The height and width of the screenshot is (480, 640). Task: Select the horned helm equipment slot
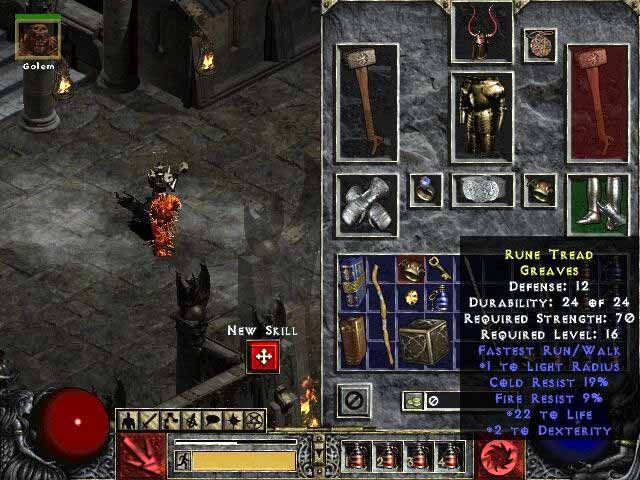[x=482, y=32]
